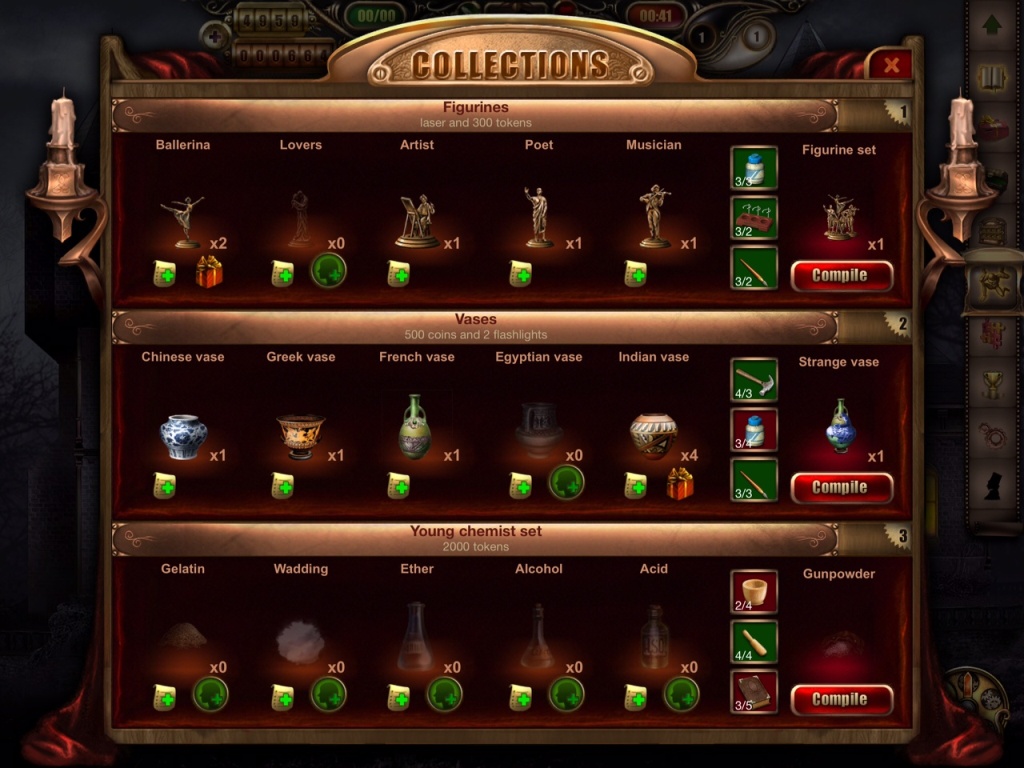Ask friends for Gelatin
The image size is (1024, 768).
[210, 694]
